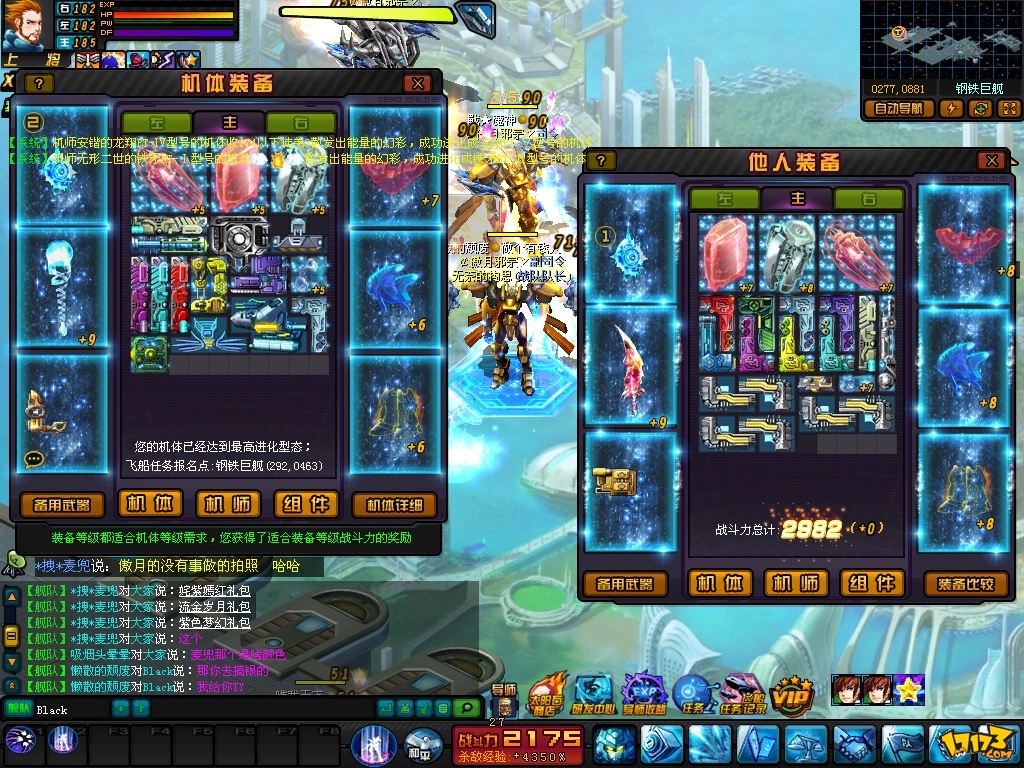Select the 右 tab in 机体装备
1024x768 pixels.
click(300, 122)
